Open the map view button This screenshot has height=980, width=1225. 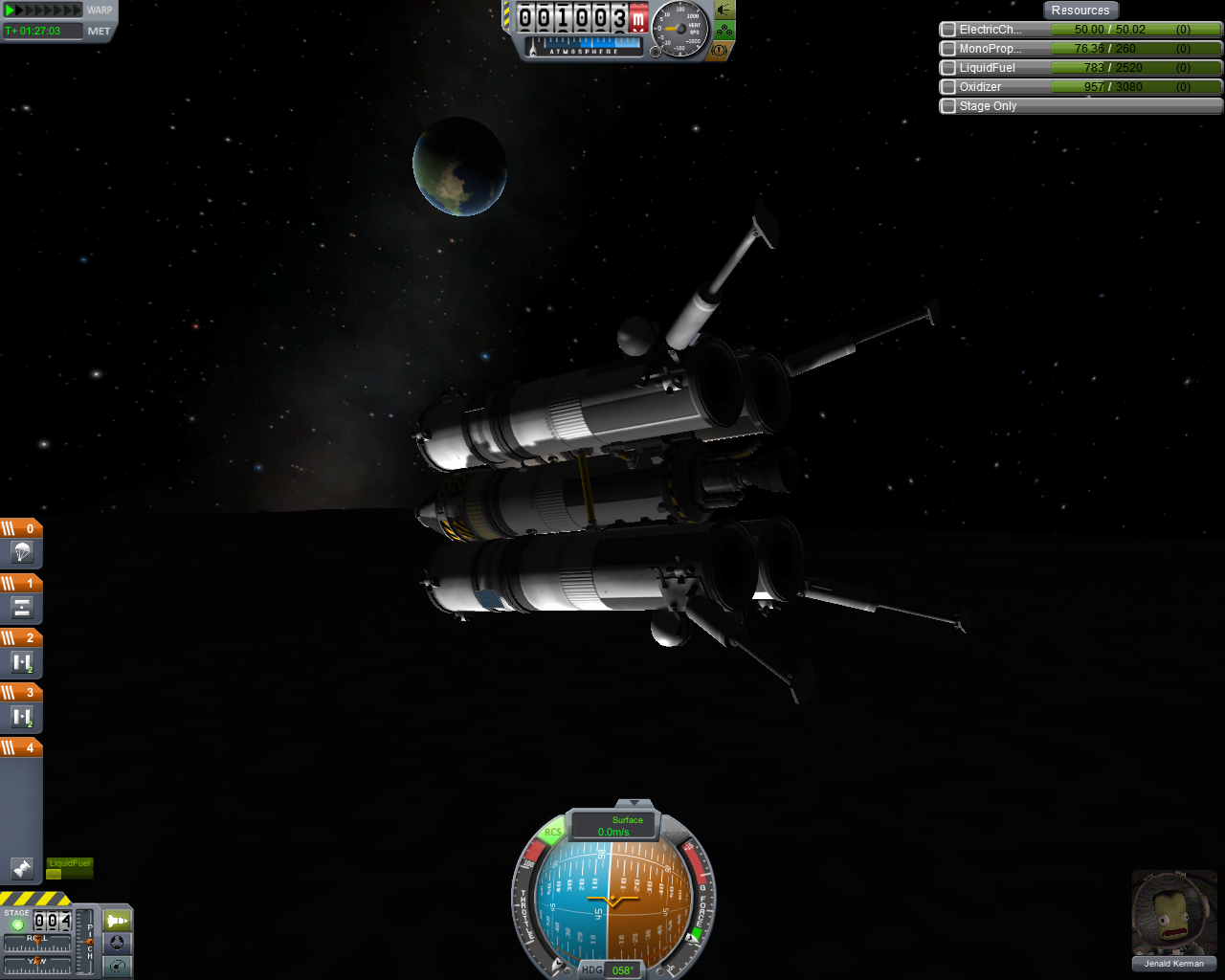click(117, 966)
